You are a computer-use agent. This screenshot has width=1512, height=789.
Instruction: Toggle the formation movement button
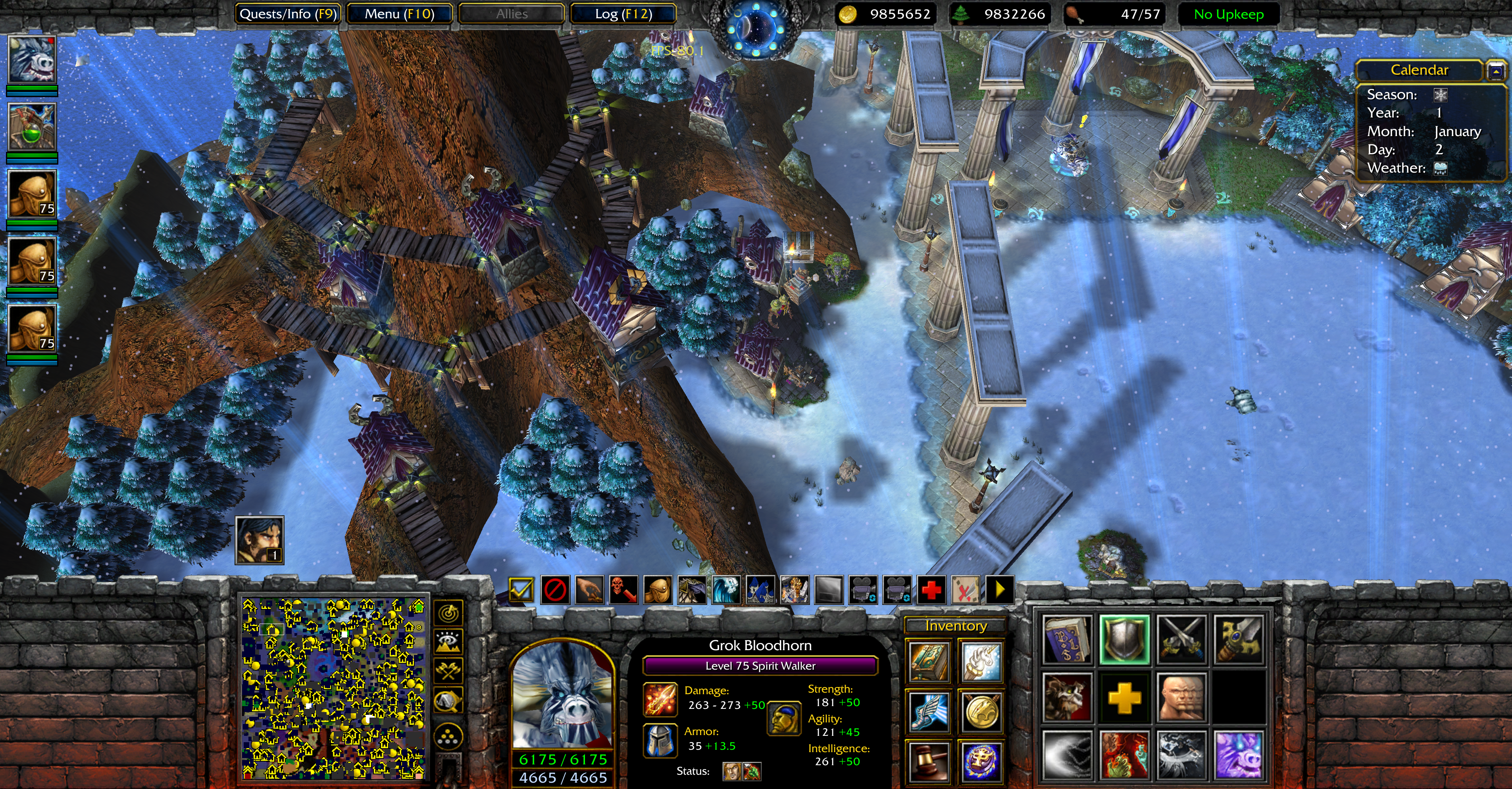(x=449, y=737)
